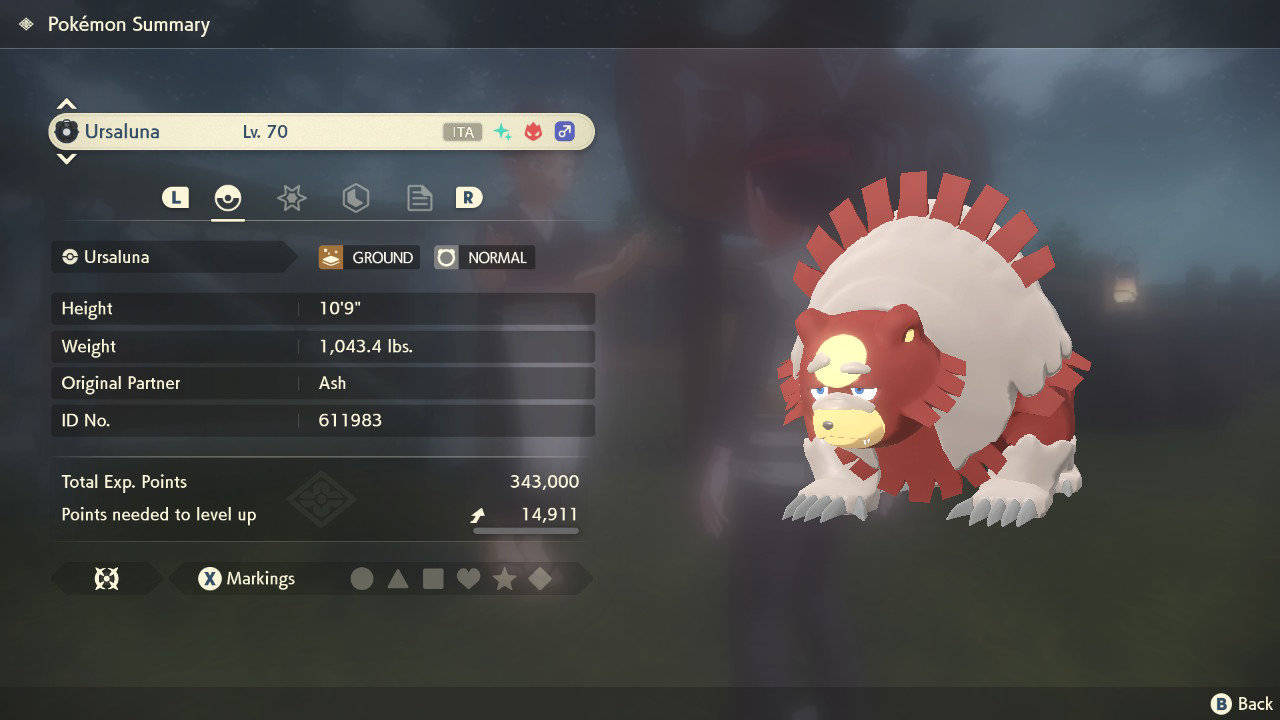Click the crossed-circle icon beside Markings
Screen dimensions: 1280x720
106,579
